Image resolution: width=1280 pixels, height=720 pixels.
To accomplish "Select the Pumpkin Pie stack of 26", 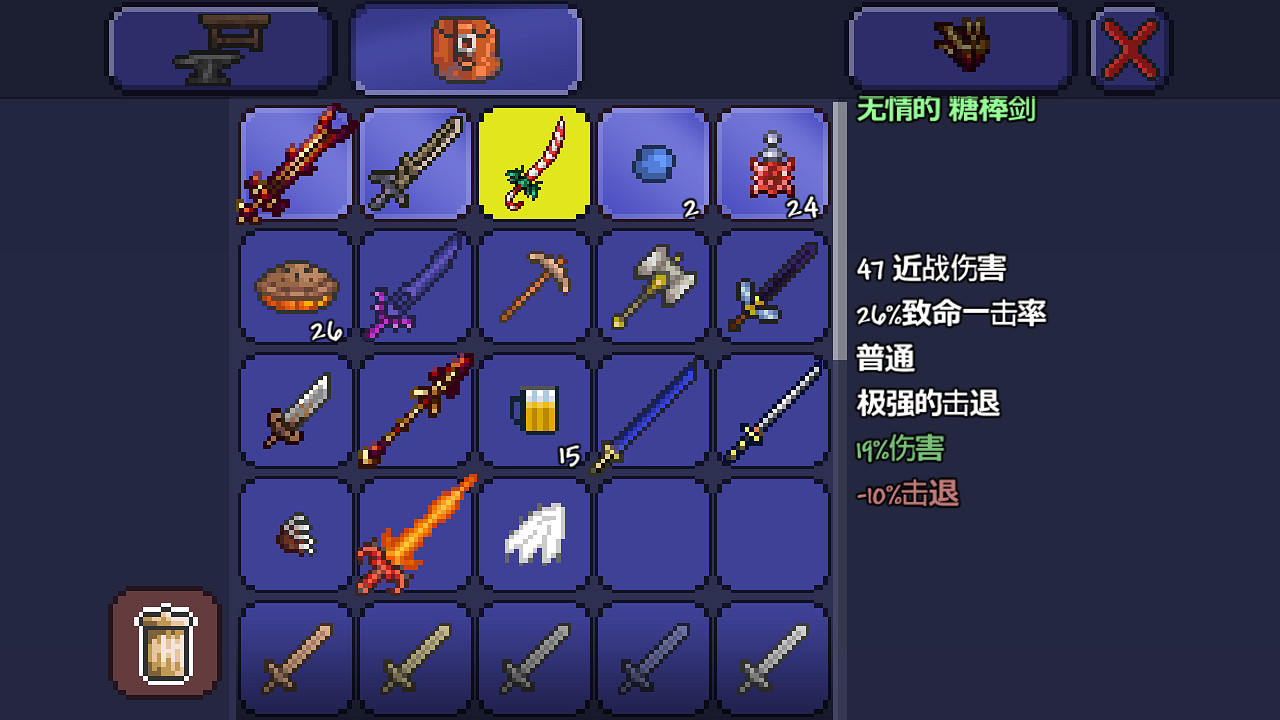I will 294,287.
